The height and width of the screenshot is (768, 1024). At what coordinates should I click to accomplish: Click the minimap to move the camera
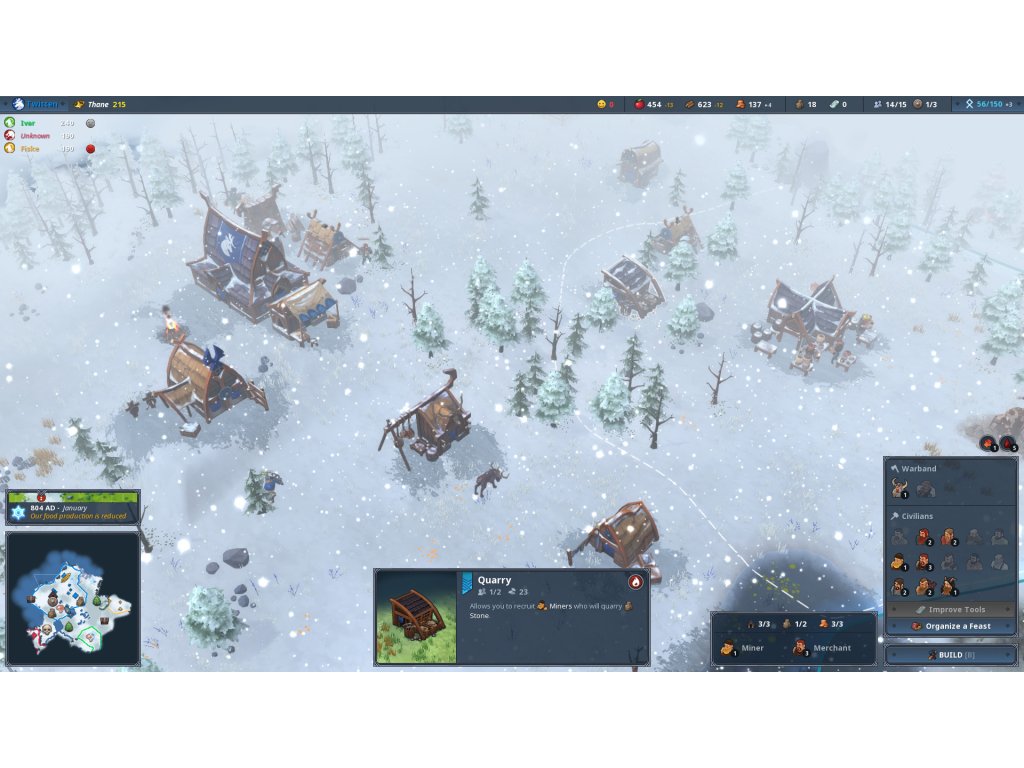point(72,600)
